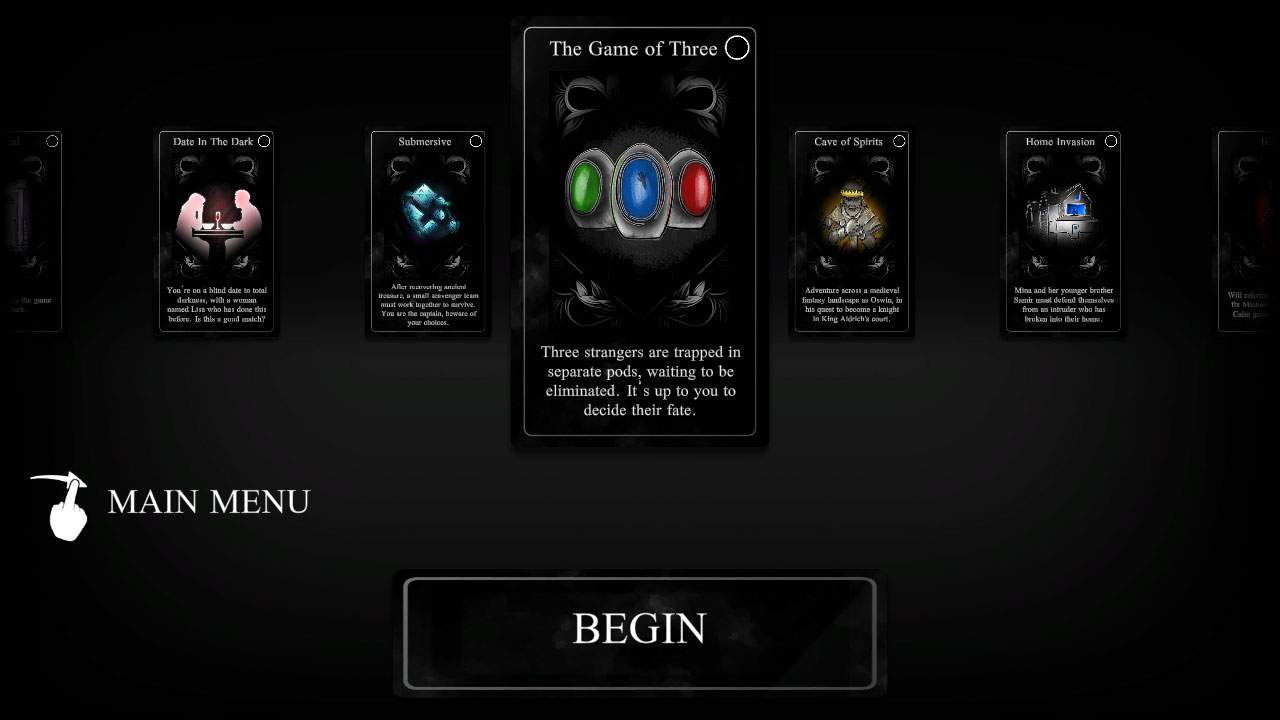
Task: Return to the MAIN MENU
Action: (x=208, y=502)
